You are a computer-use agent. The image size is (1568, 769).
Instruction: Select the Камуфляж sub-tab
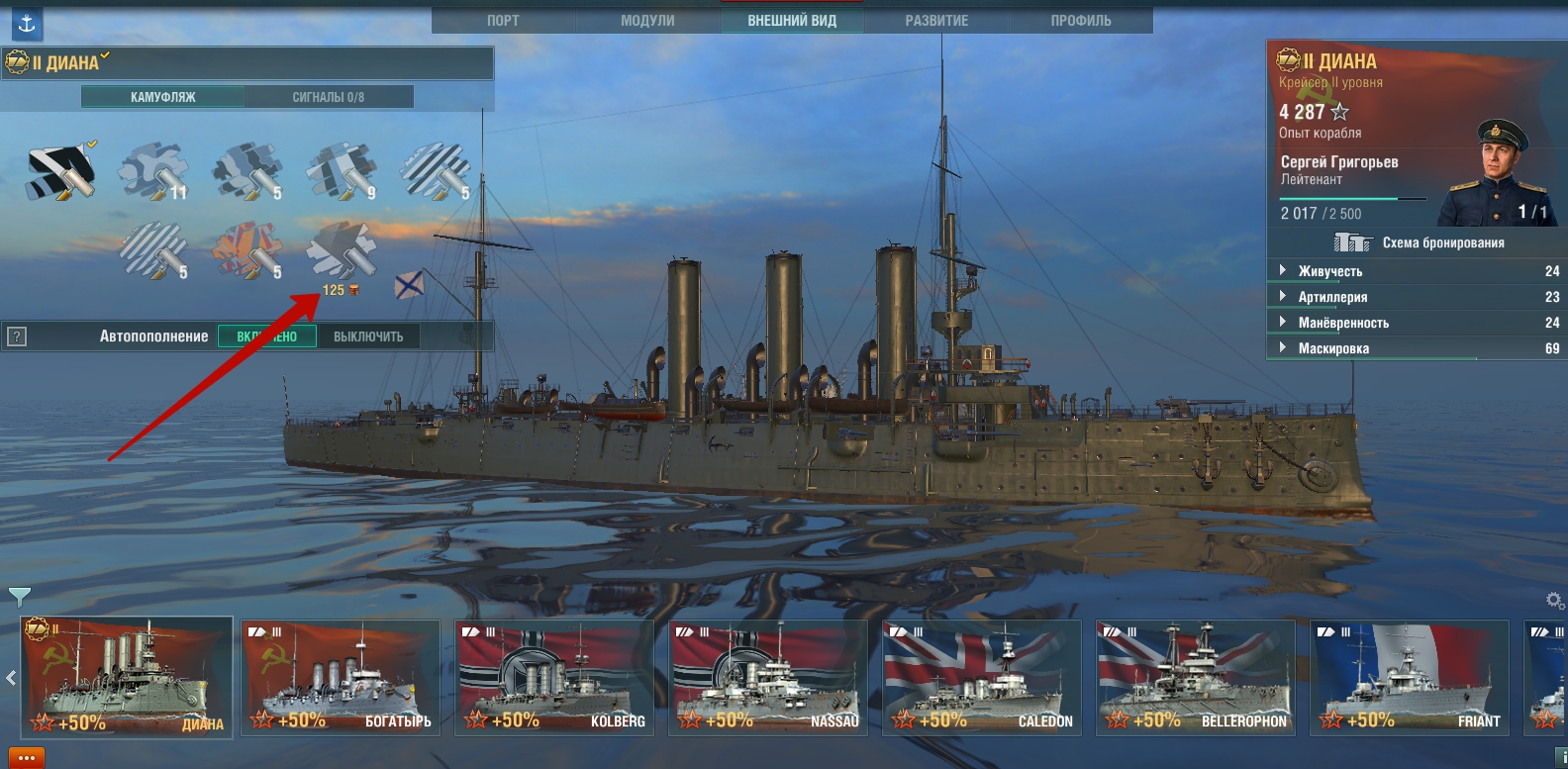[x=163, y=97]
